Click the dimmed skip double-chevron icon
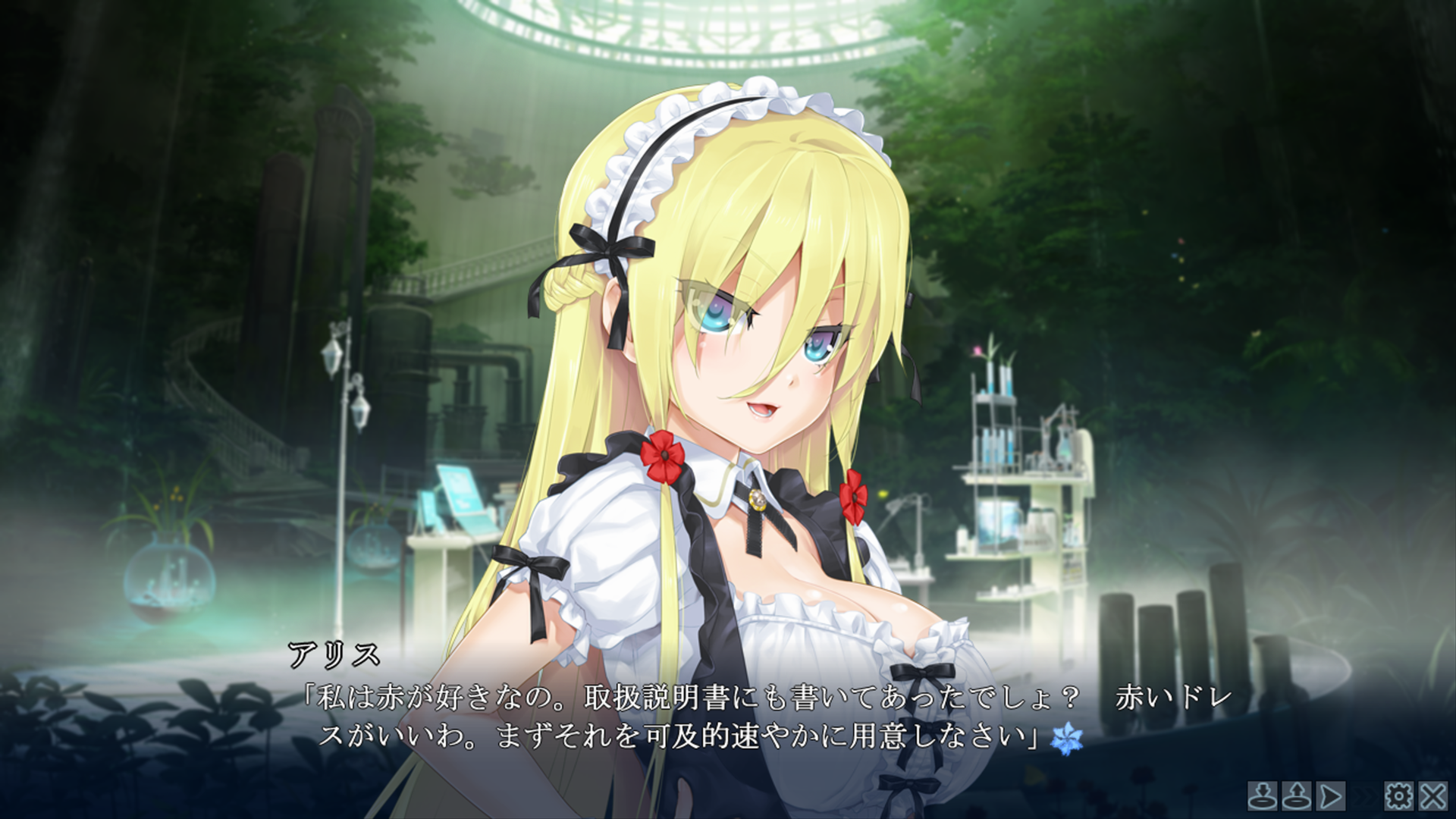1456x819 pixels. click(1364, 797)
